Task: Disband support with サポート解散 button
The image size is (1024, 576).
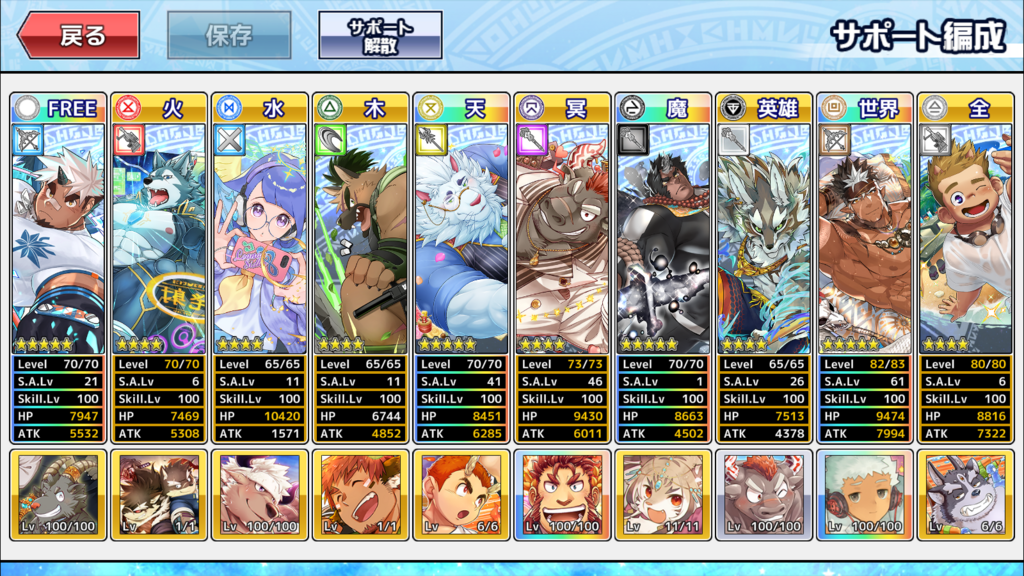Action: [380, 36]
